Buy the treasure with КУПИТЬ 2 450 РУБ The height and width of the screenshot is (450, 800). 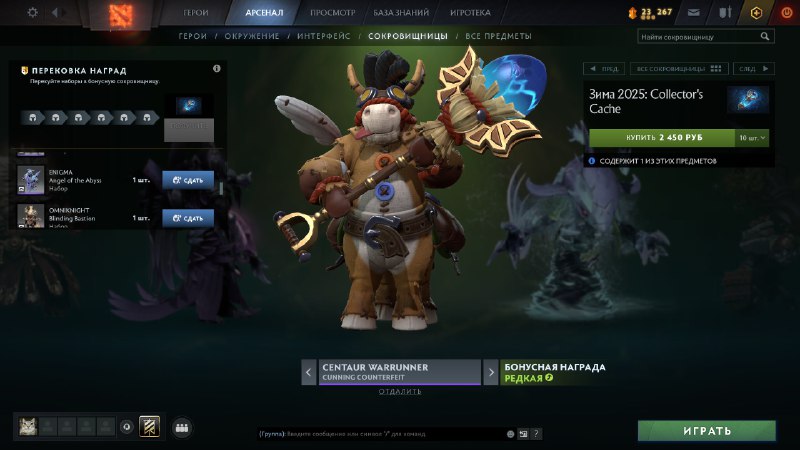point(660,137)
